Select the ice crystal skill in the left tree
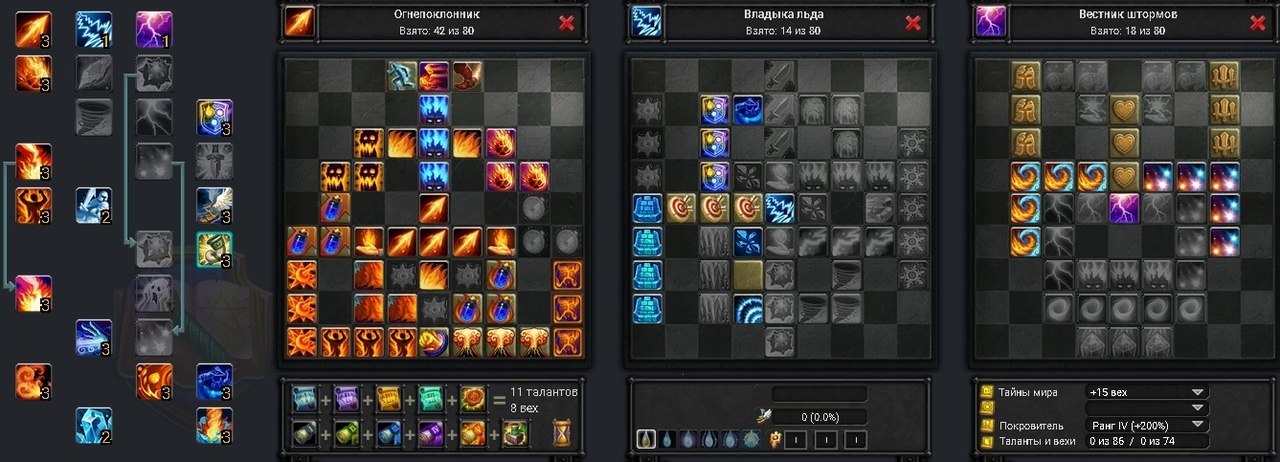The width and height of the screenshot is (1280, 462). point(94,425)
